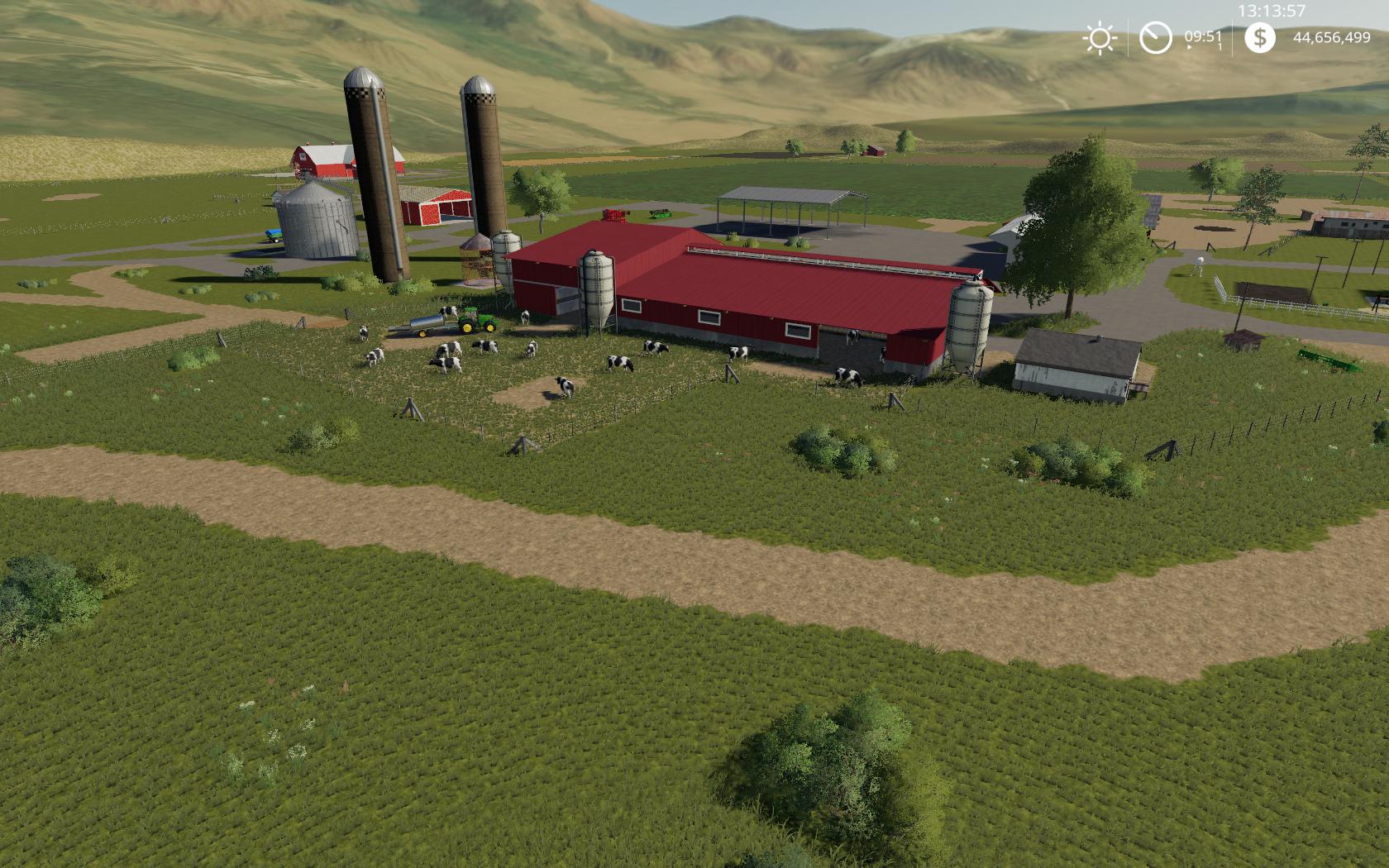Viewport: 1389px width, 868px height.
Task: Open the dollar sign money icon
Action: [x=1259, y=37]
